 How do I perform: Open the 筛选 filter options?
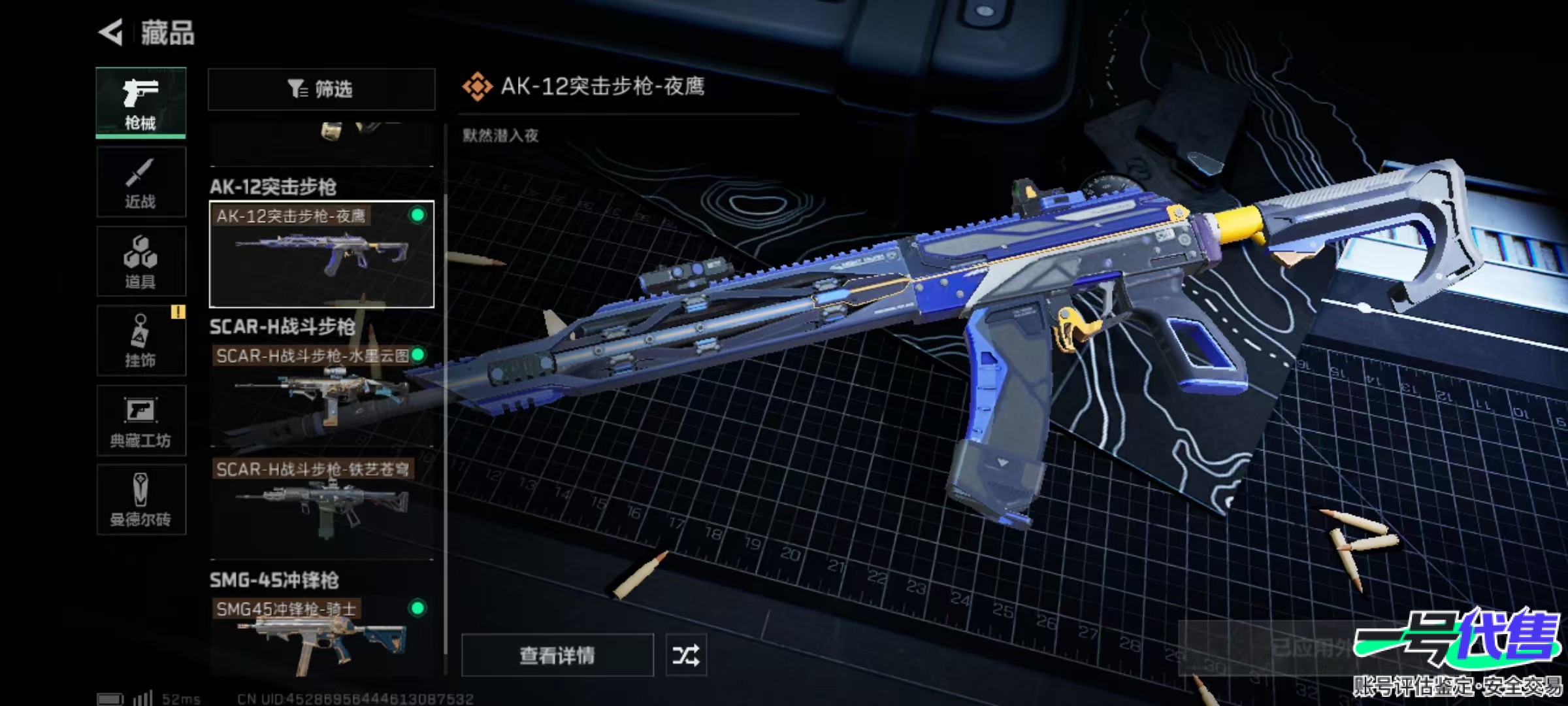pyautogui.click(x=321, y=89)
